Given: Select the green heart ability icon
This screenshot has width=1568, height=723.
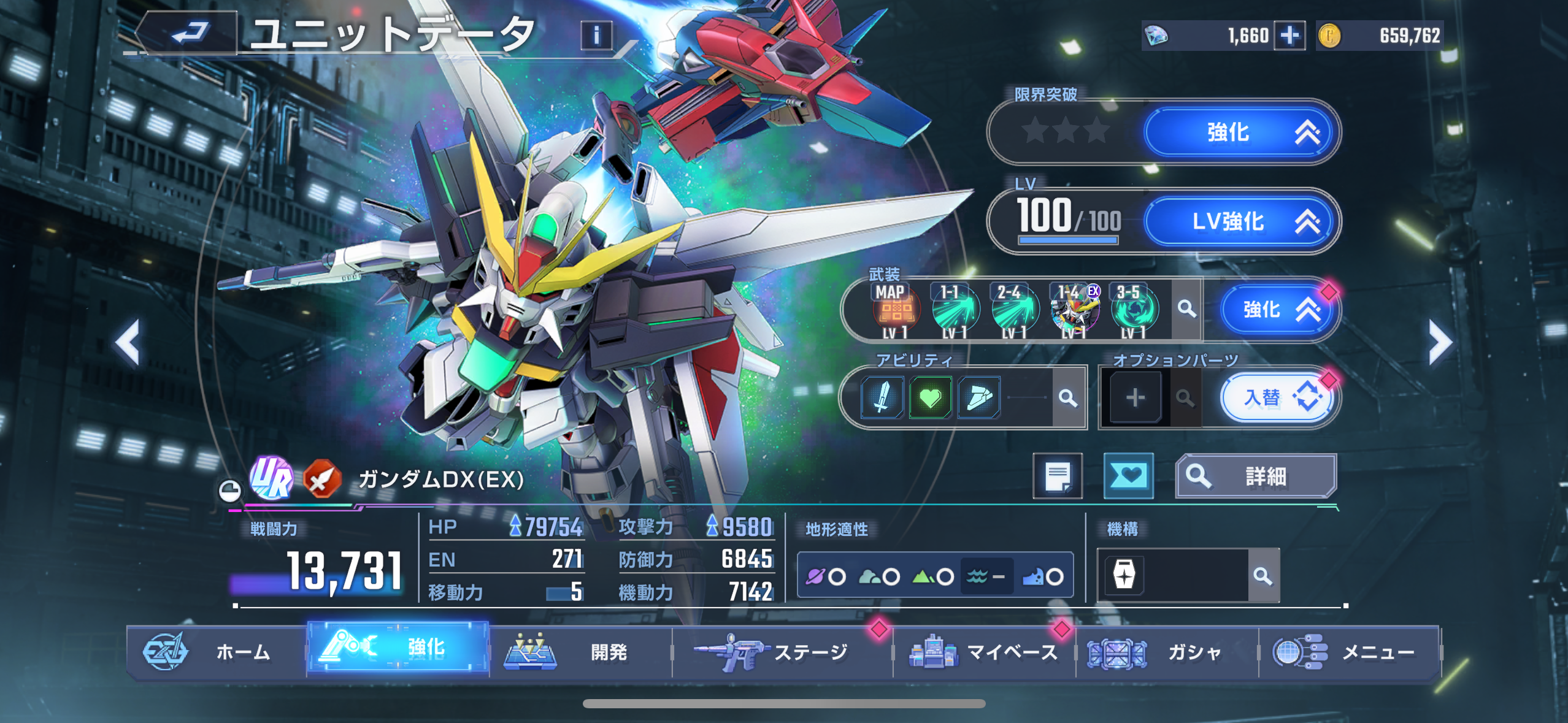Looking at the screenshot, I should click(930, 398).
